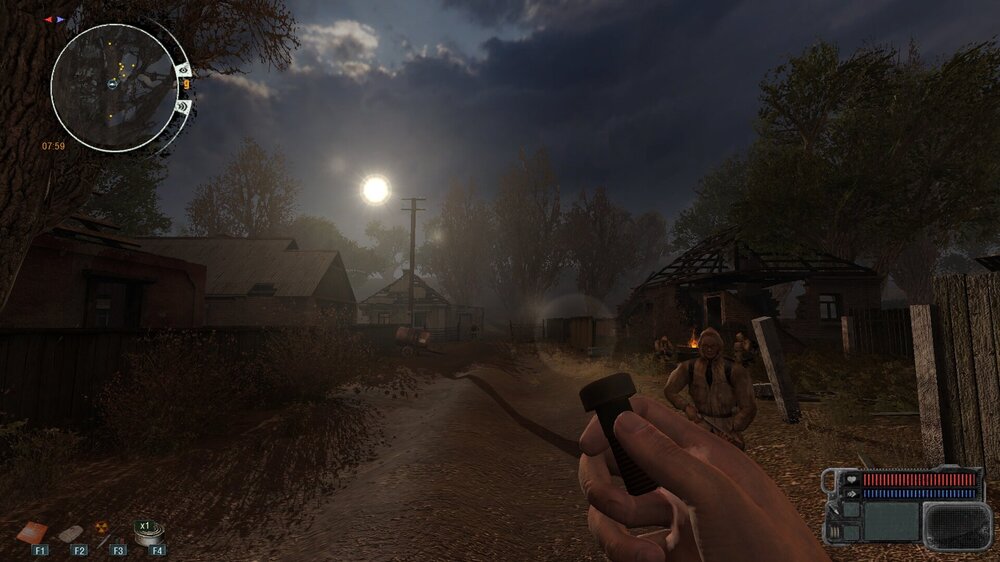The height and width of the screenshot is (562, 1000).
Task: Select the orange medkit quick slot
Action: tap(32, 532)
